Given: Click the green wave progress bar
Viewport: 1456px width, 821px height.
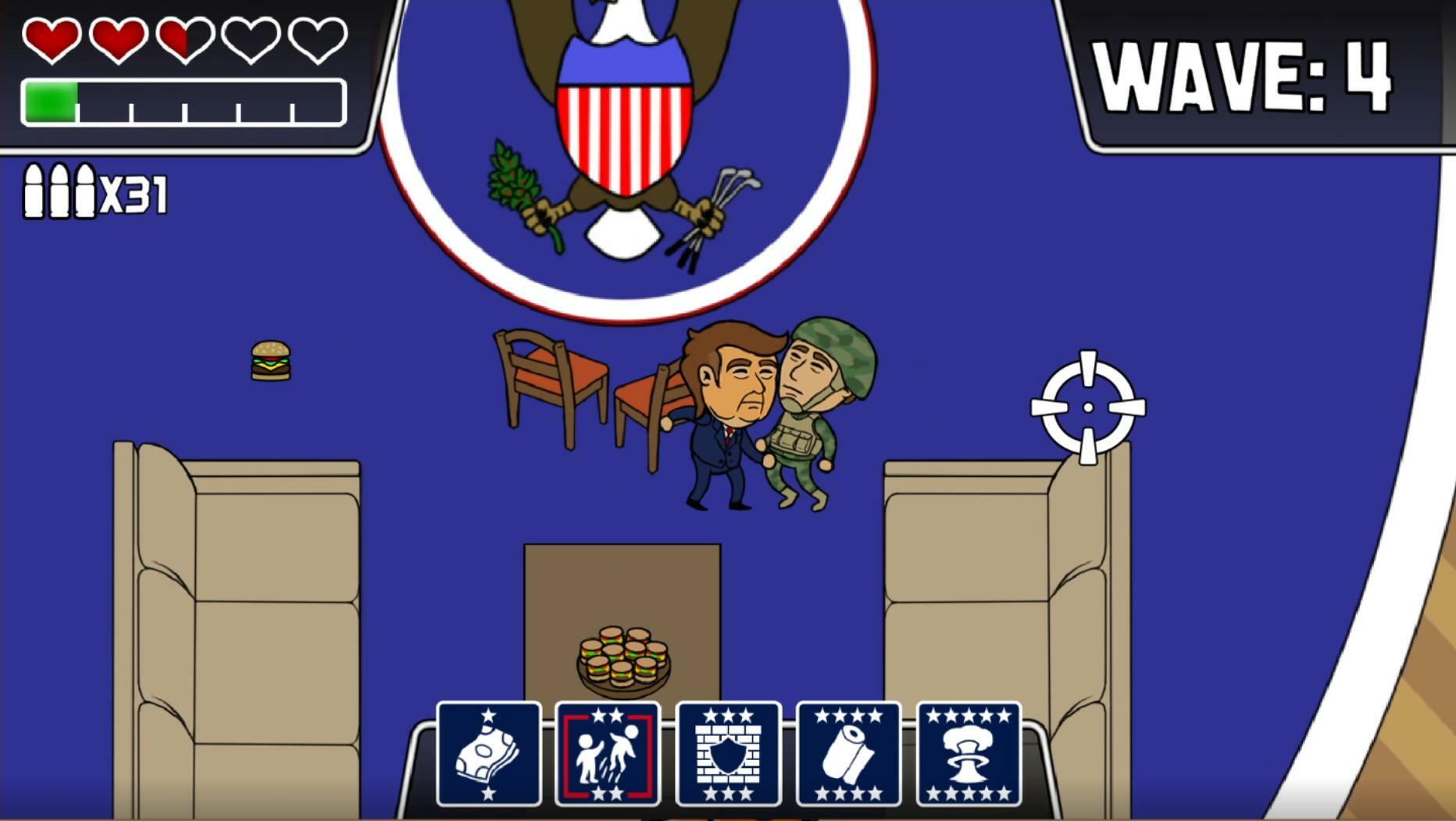Looking at the screenshot, I should pyautogui.click(x=51, y=100).
